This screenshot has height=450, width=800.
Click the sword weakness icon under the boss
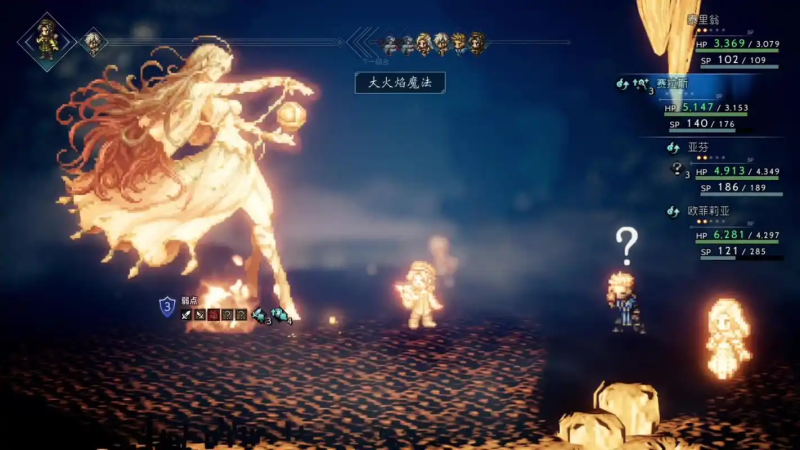[x=187, y=315]
